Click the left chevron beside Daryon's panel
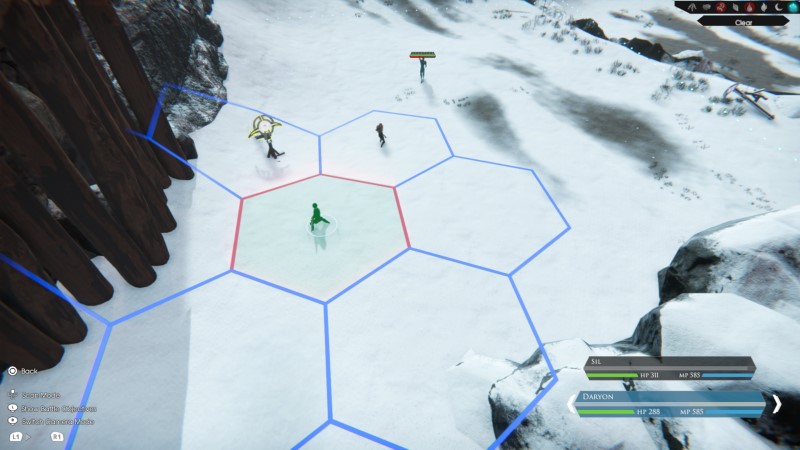800x450 pixels. coord(573,403)
